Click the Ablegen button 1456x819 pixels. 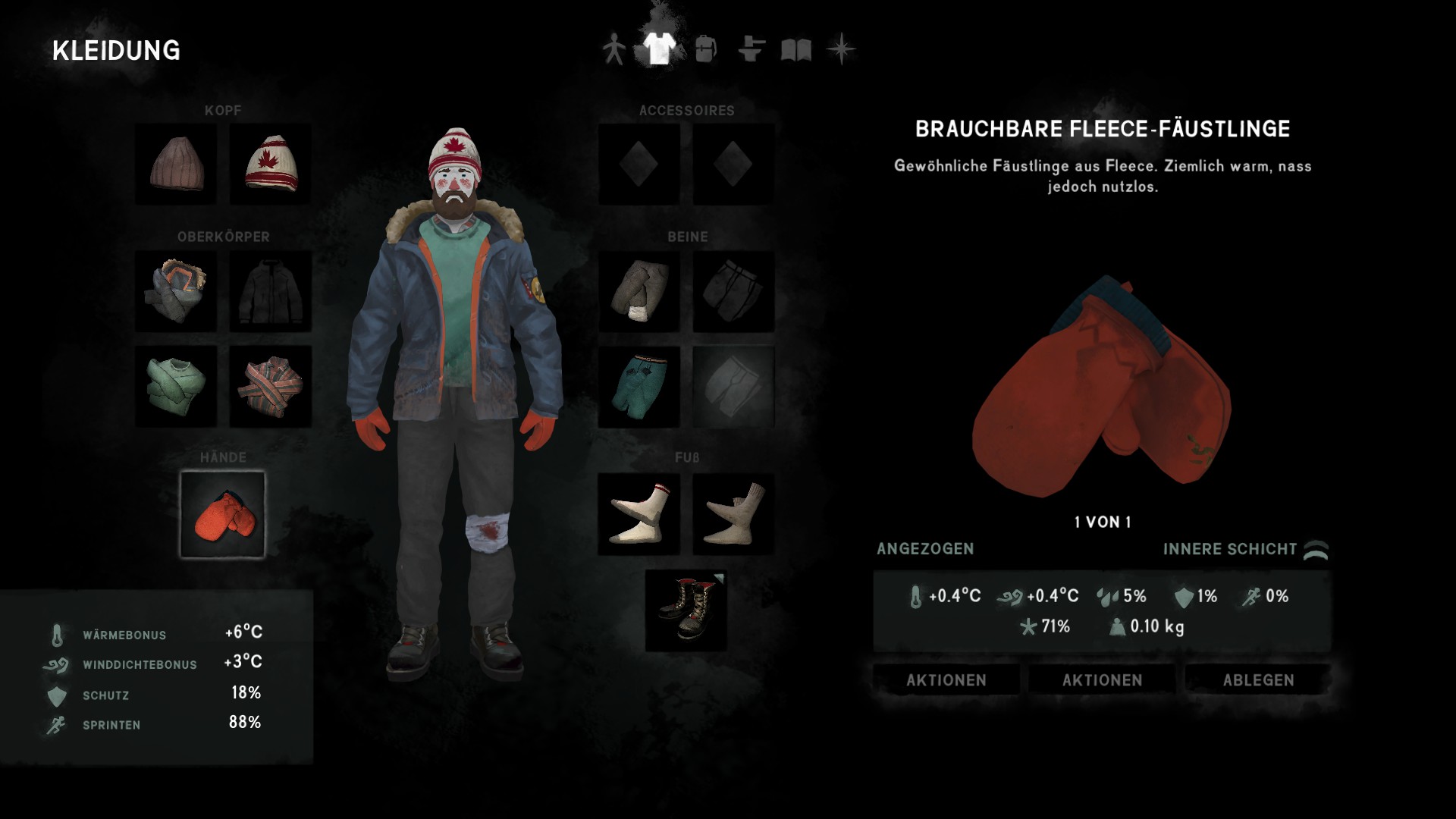click(x=1258, y=680)
